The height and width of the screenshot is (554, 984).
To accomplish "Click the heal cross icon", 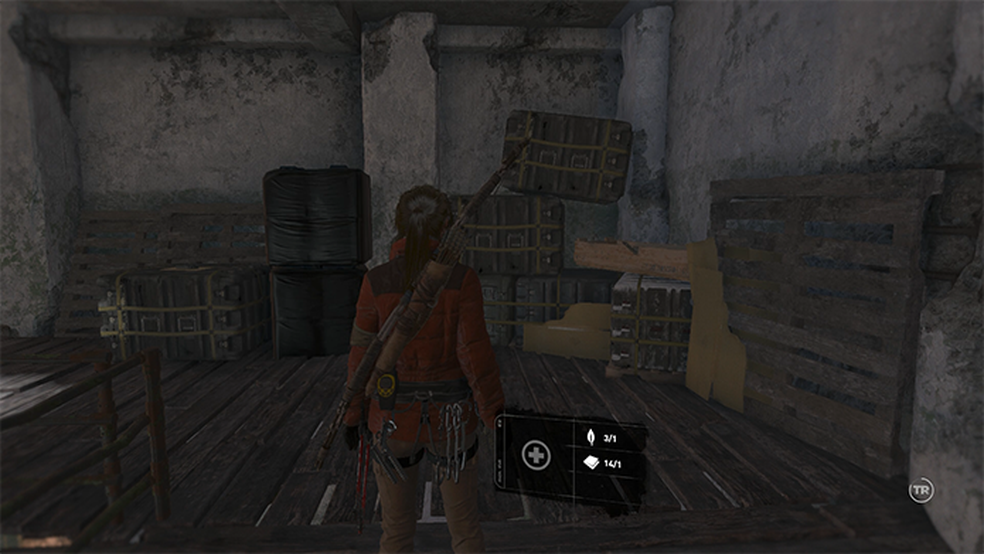I will pyautogui.click(x=536, y=455).
